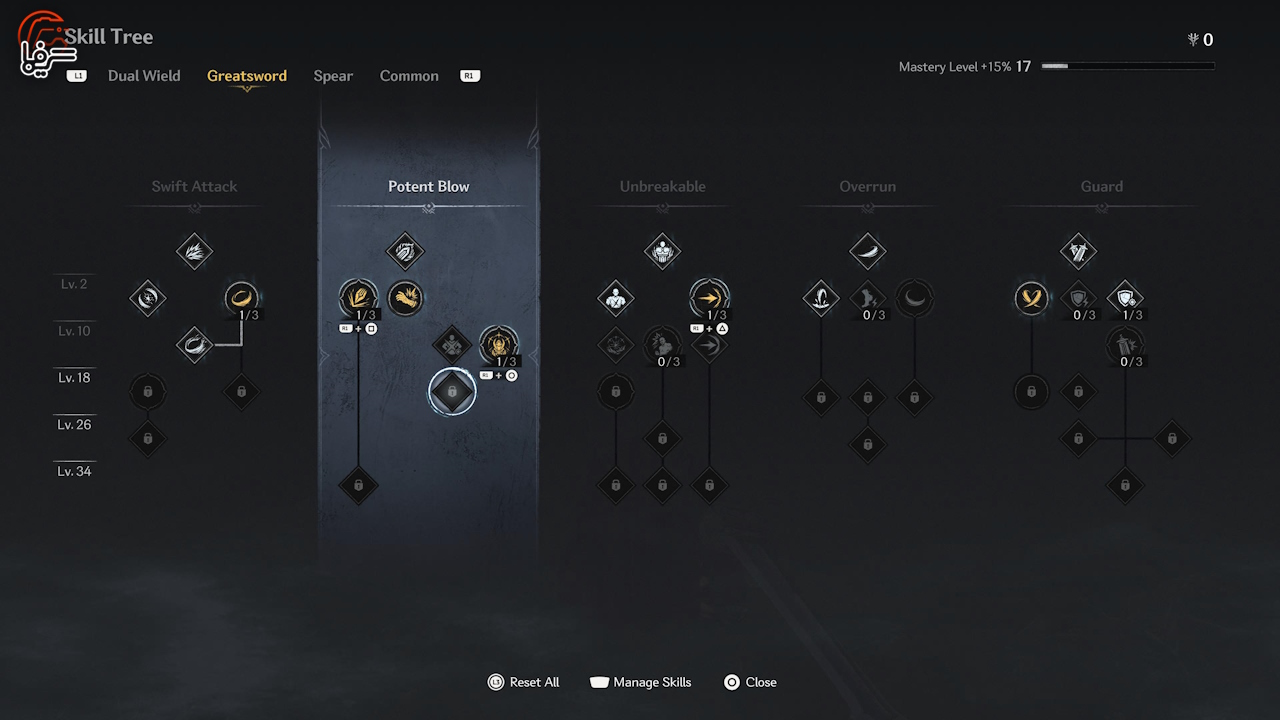1280x720 pixels.
Task: Pick the dim crescent moon skill in Overrun
Action: coord(914,297)
